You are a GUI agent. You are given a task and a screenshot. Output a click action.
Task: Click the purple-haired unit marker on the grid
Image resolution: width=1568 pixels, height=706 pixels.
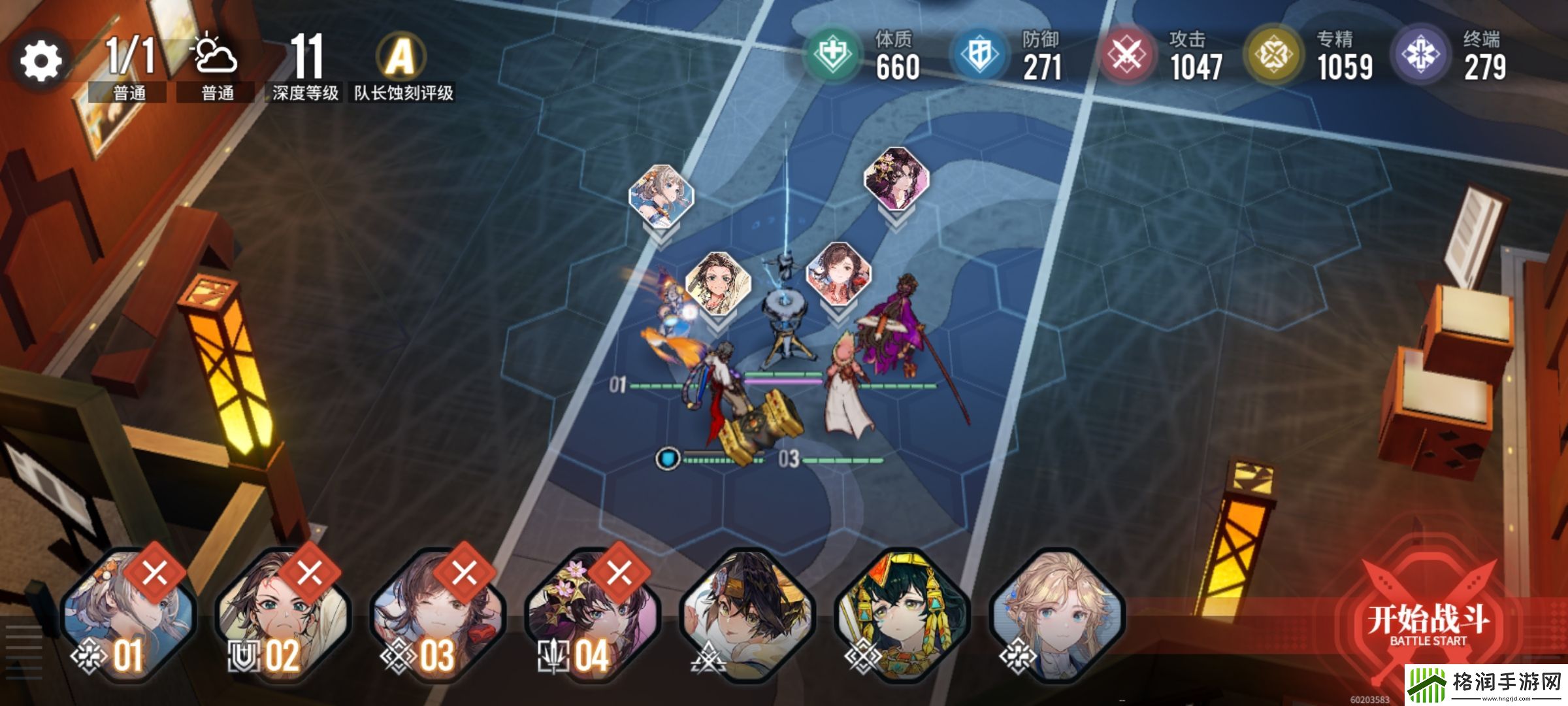tap(896, 178)
